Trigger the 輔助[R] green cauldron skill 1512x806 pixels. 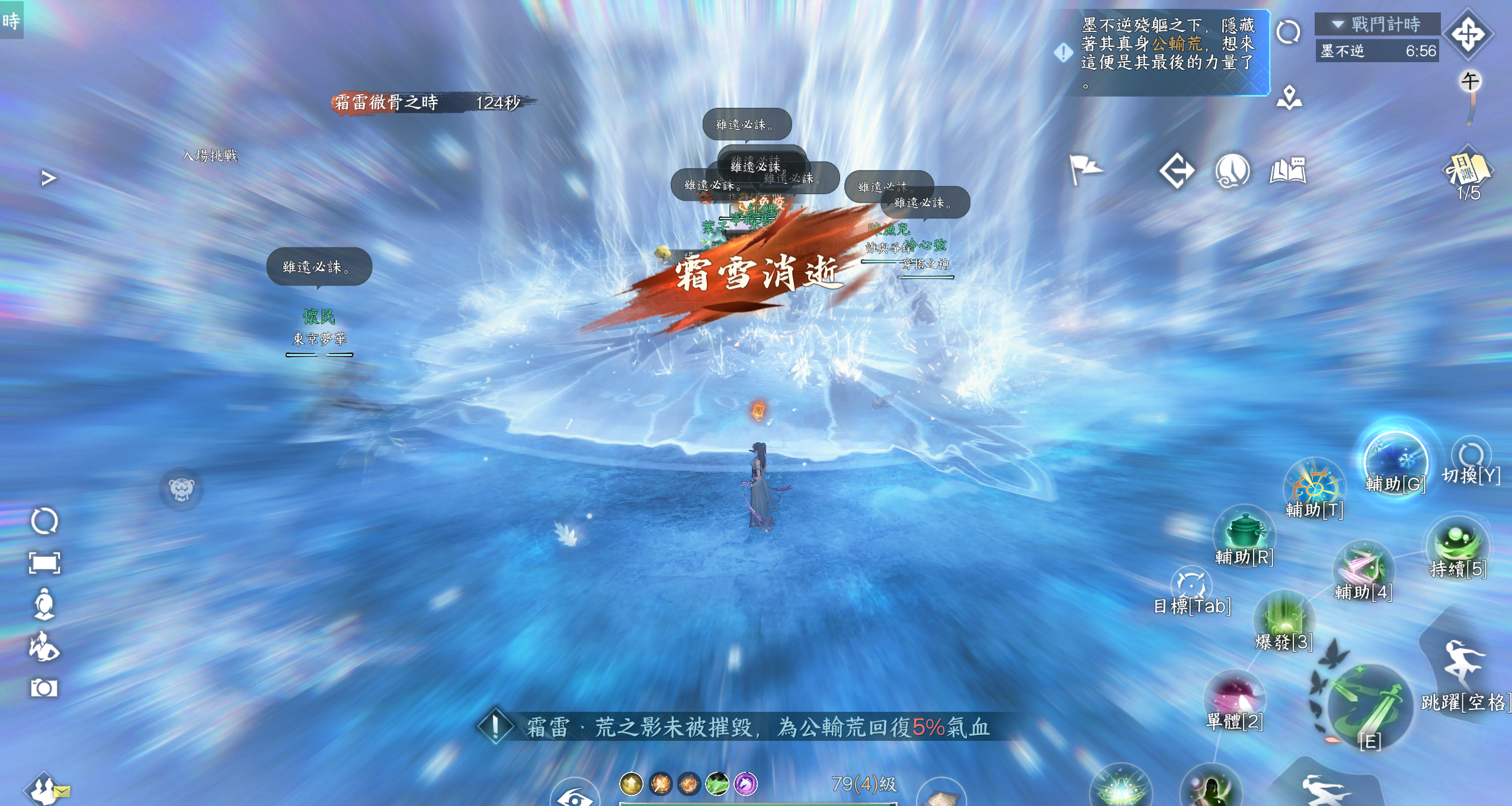coord(1244,532)
